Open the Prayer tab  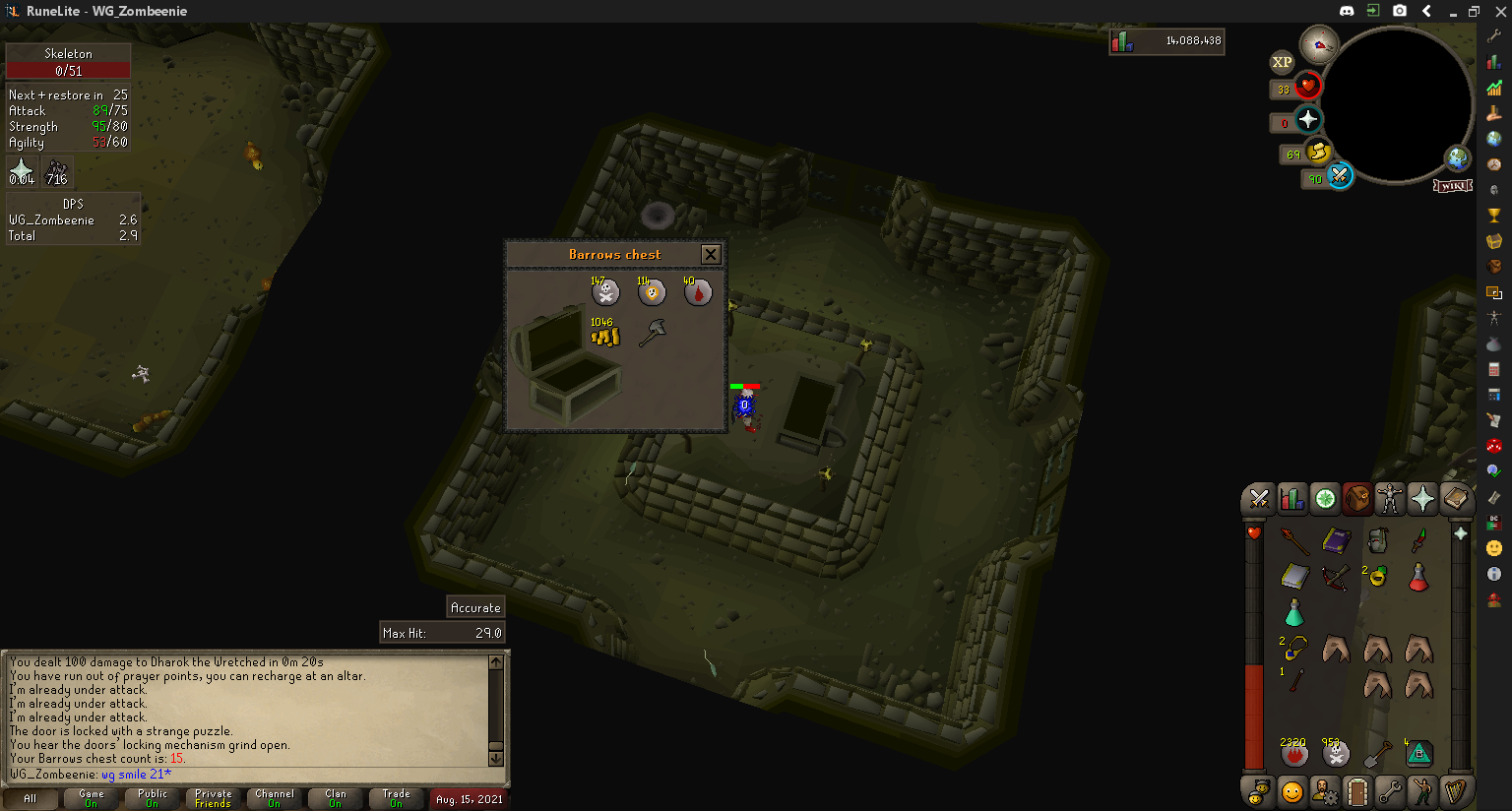(x=1422, y=499)
